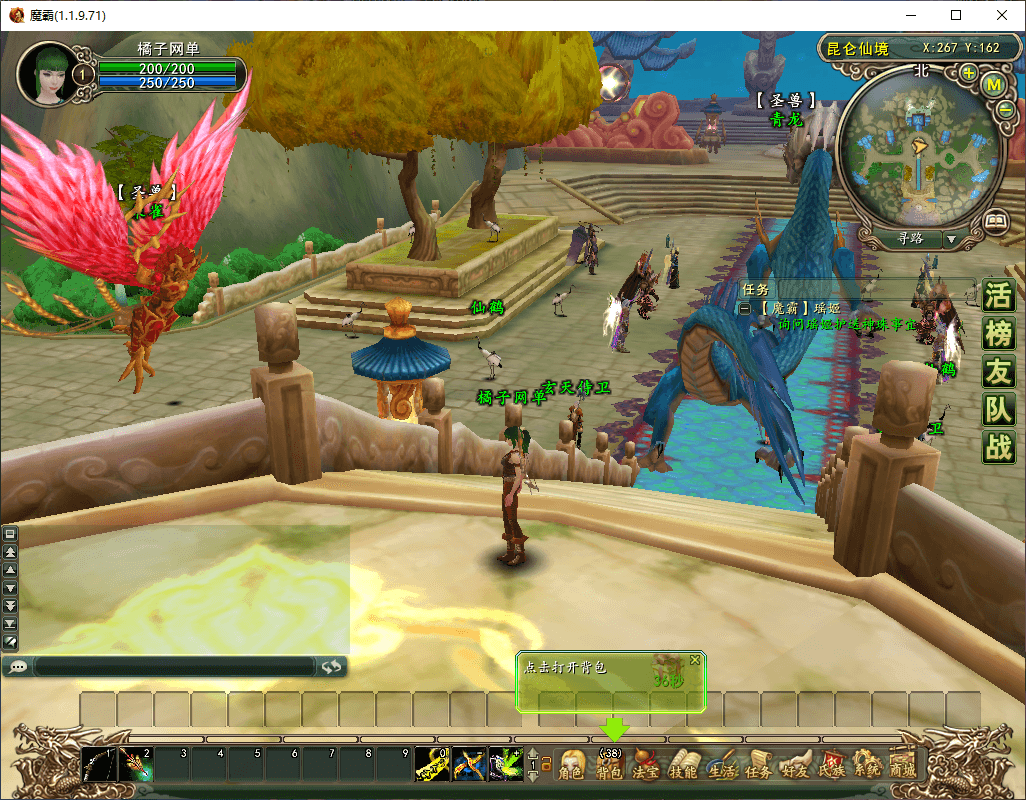
Task: Maximize the game window
Action: coord(956,15)
